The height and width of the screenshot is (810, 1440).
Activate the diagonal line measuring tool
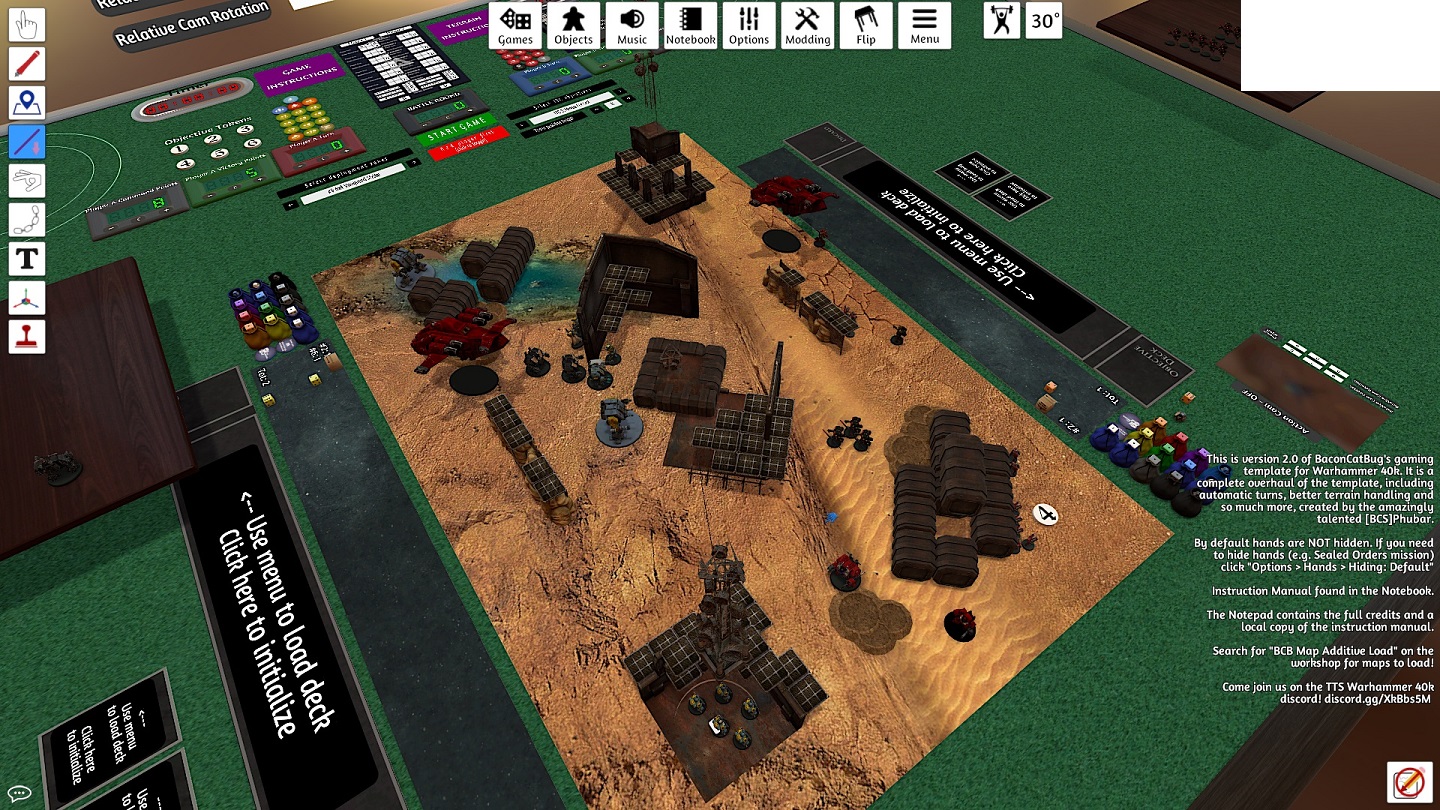27,142
